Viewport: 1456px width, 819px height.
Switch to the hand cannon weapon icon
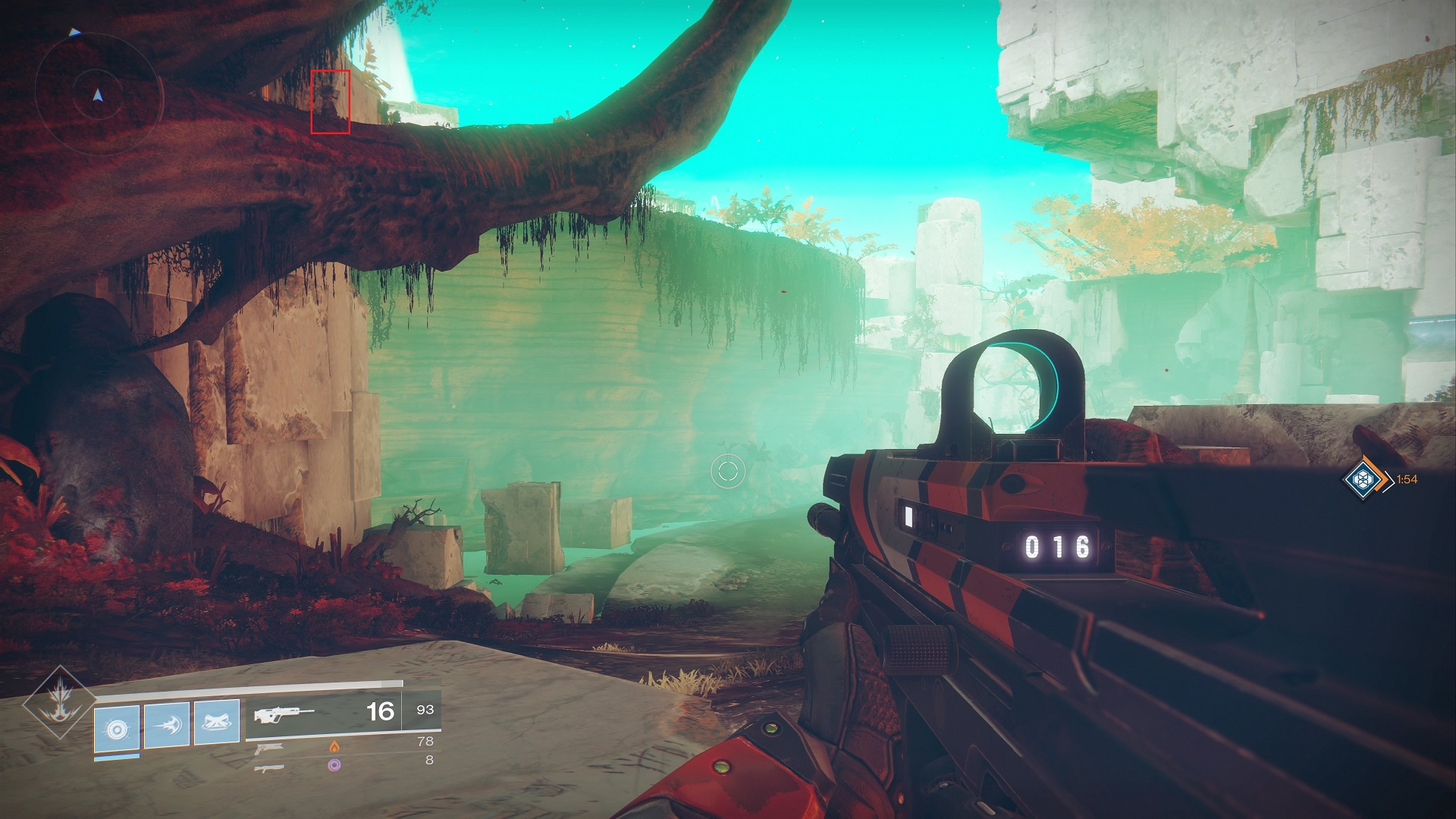[x=270, y=748]
